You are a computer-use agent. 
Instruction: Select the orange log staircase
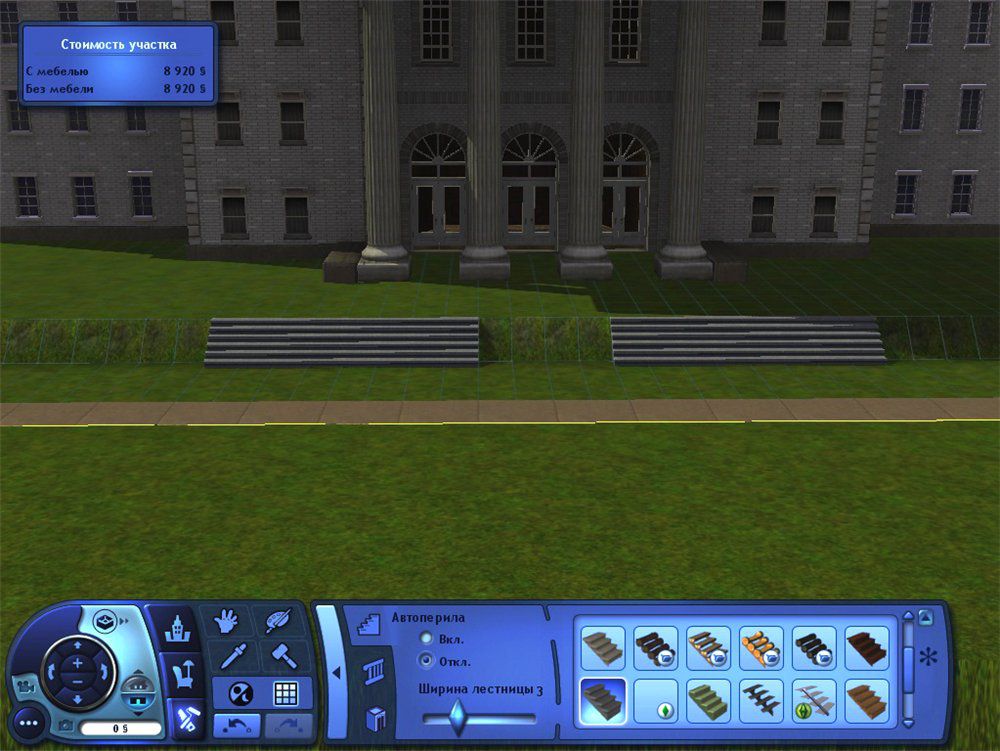coord(763,648)
